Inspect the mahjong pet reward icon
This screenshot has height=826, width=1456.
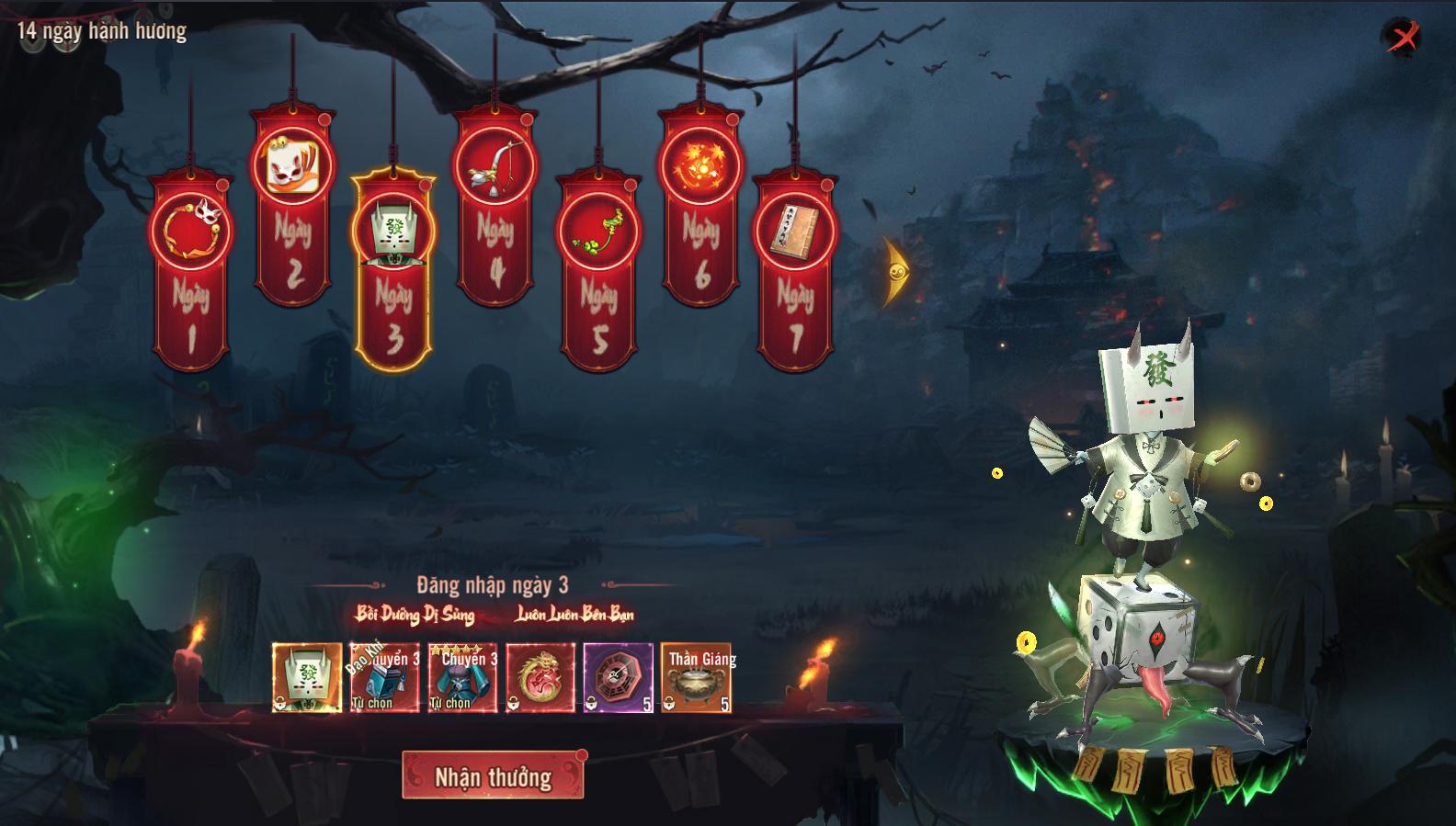(307, 678)
